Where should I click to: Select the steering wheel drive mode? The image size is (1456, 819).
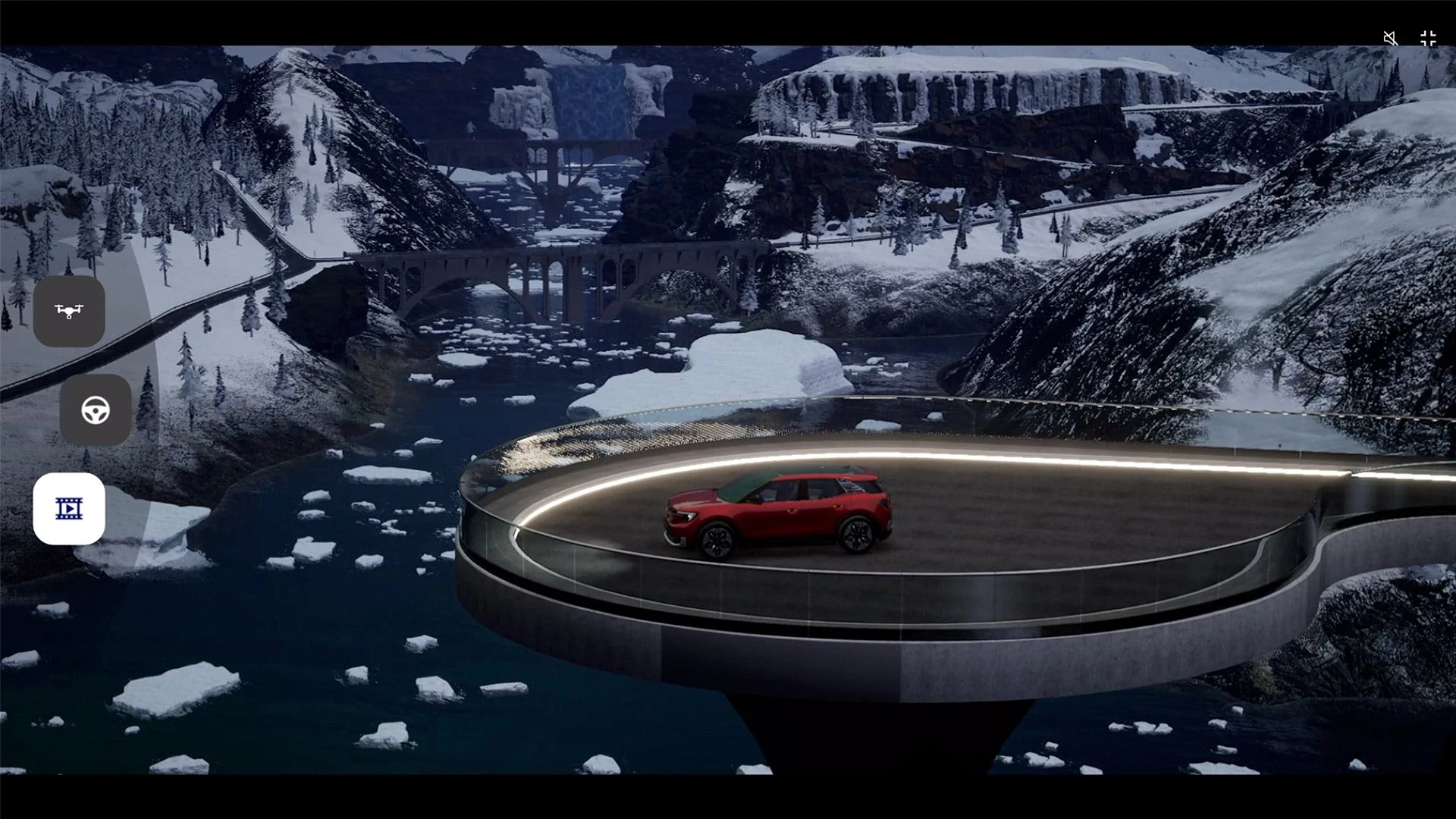coord(96,410)
